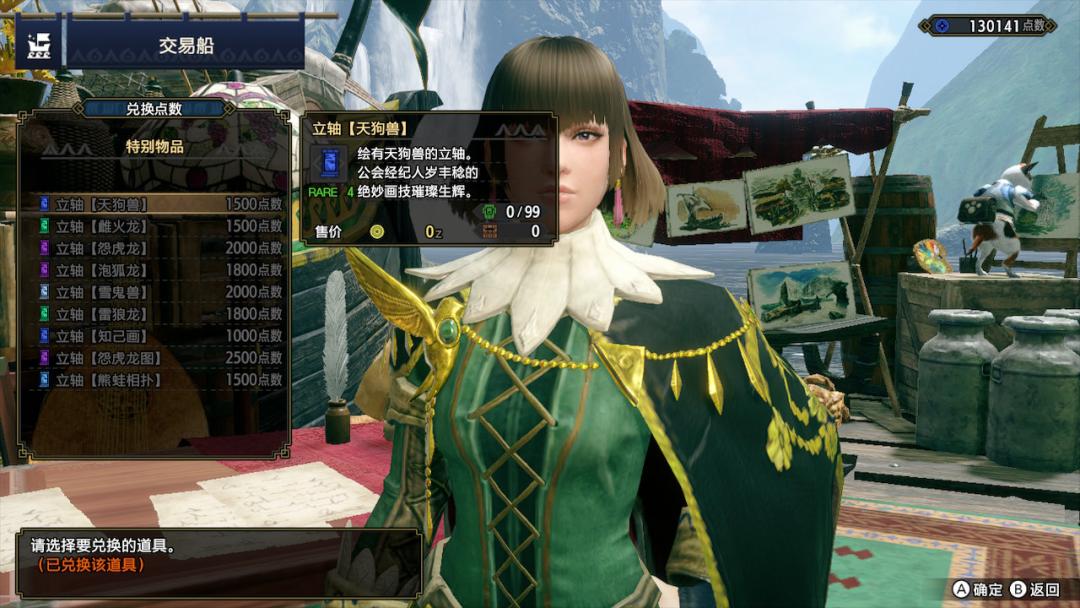Select 立轴【泡狐龙】 from the list

160,270
